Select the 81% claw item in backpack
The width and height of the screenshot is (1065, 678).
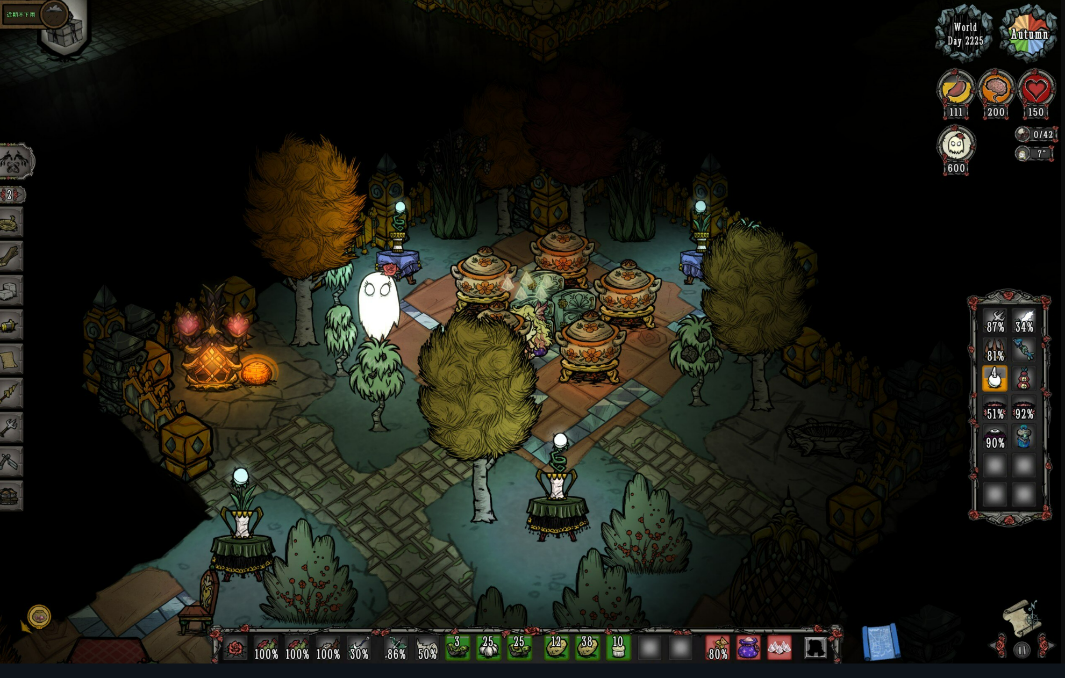[x=995, y=349]
